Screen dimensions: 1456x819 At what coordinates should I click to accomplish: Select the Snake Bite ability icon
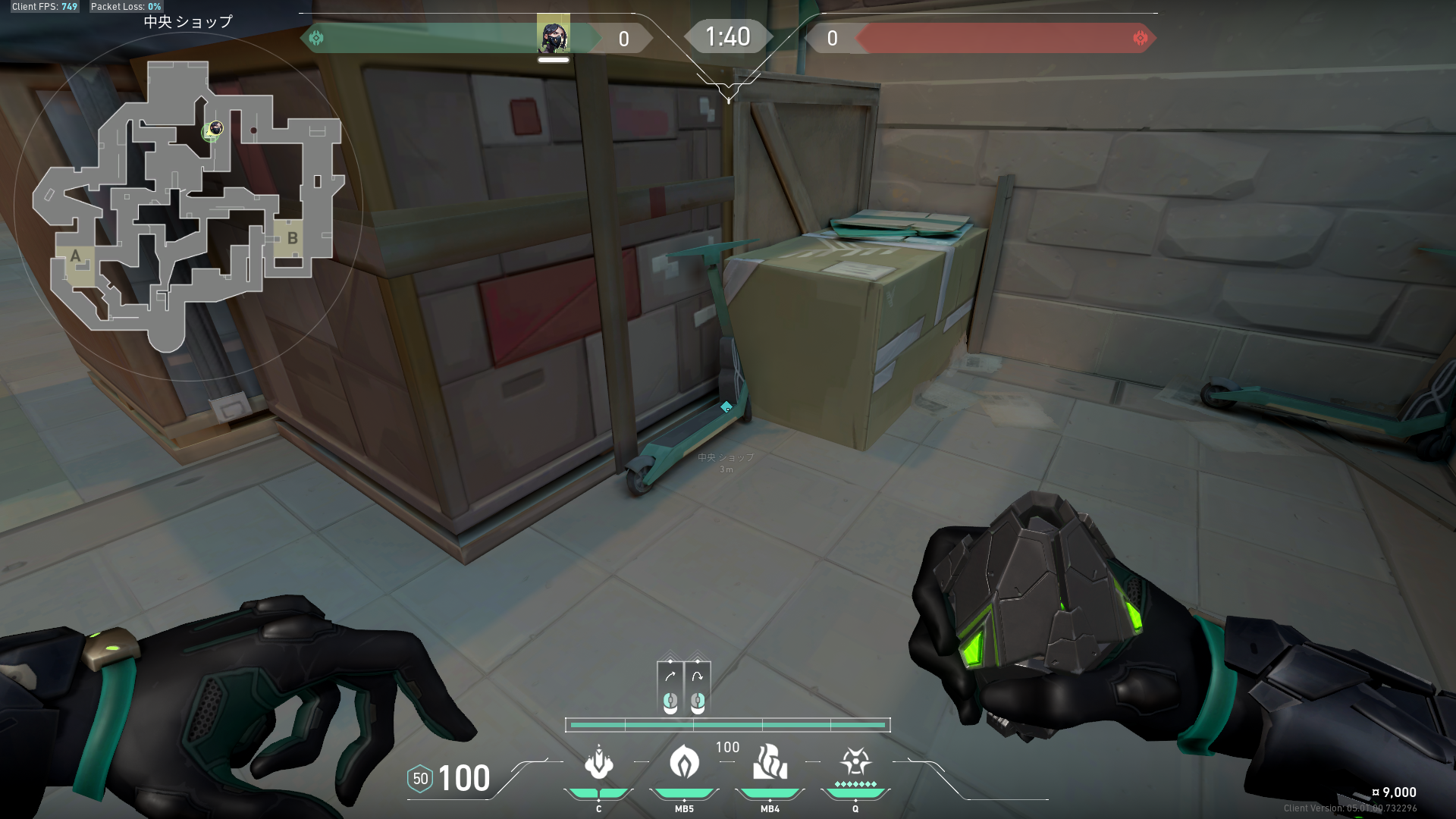tap(599, 763)
